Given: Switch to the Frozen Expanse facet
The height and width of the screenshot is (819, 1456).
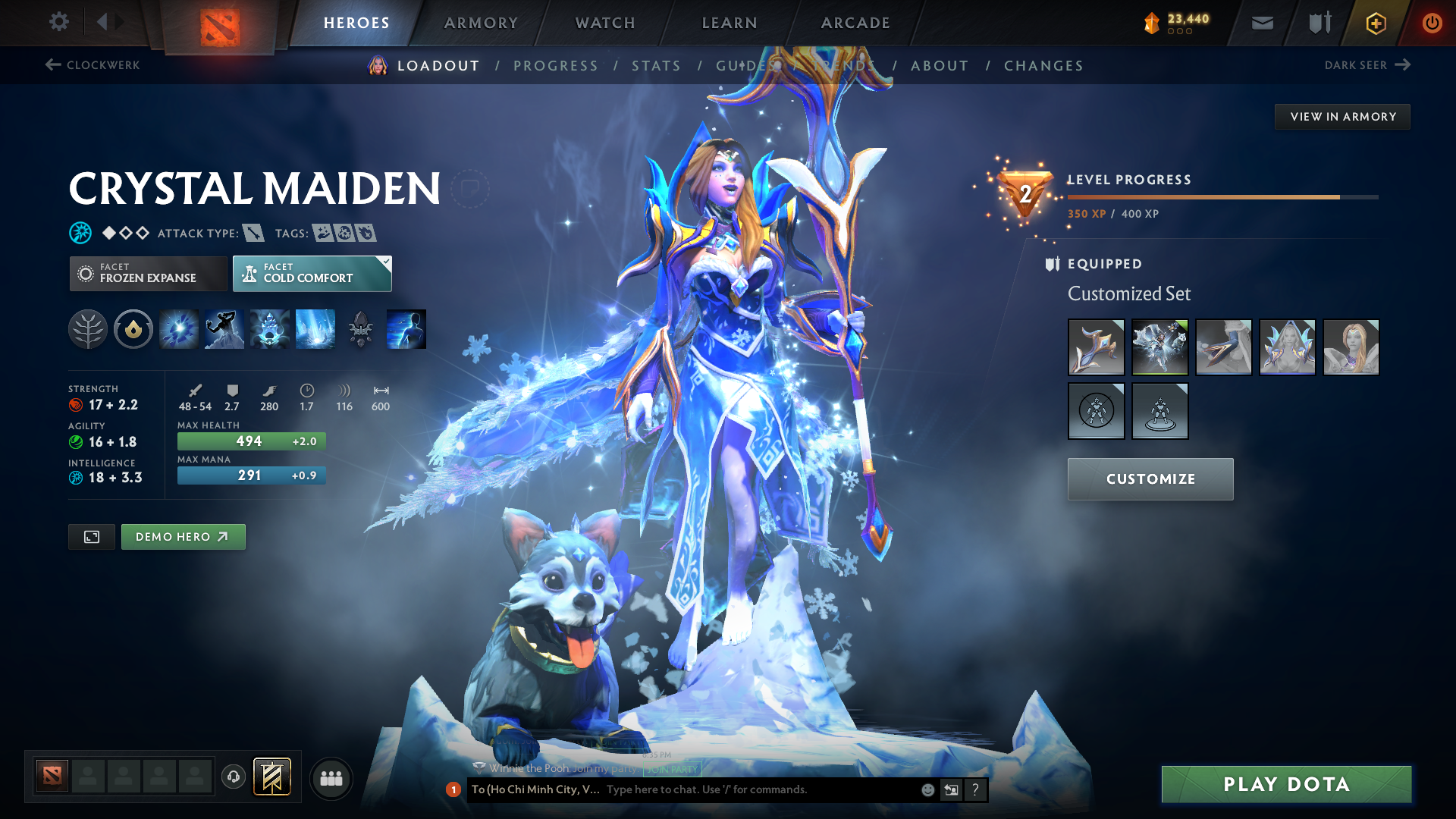Looking at the screenshot, I should pos(147,273).
